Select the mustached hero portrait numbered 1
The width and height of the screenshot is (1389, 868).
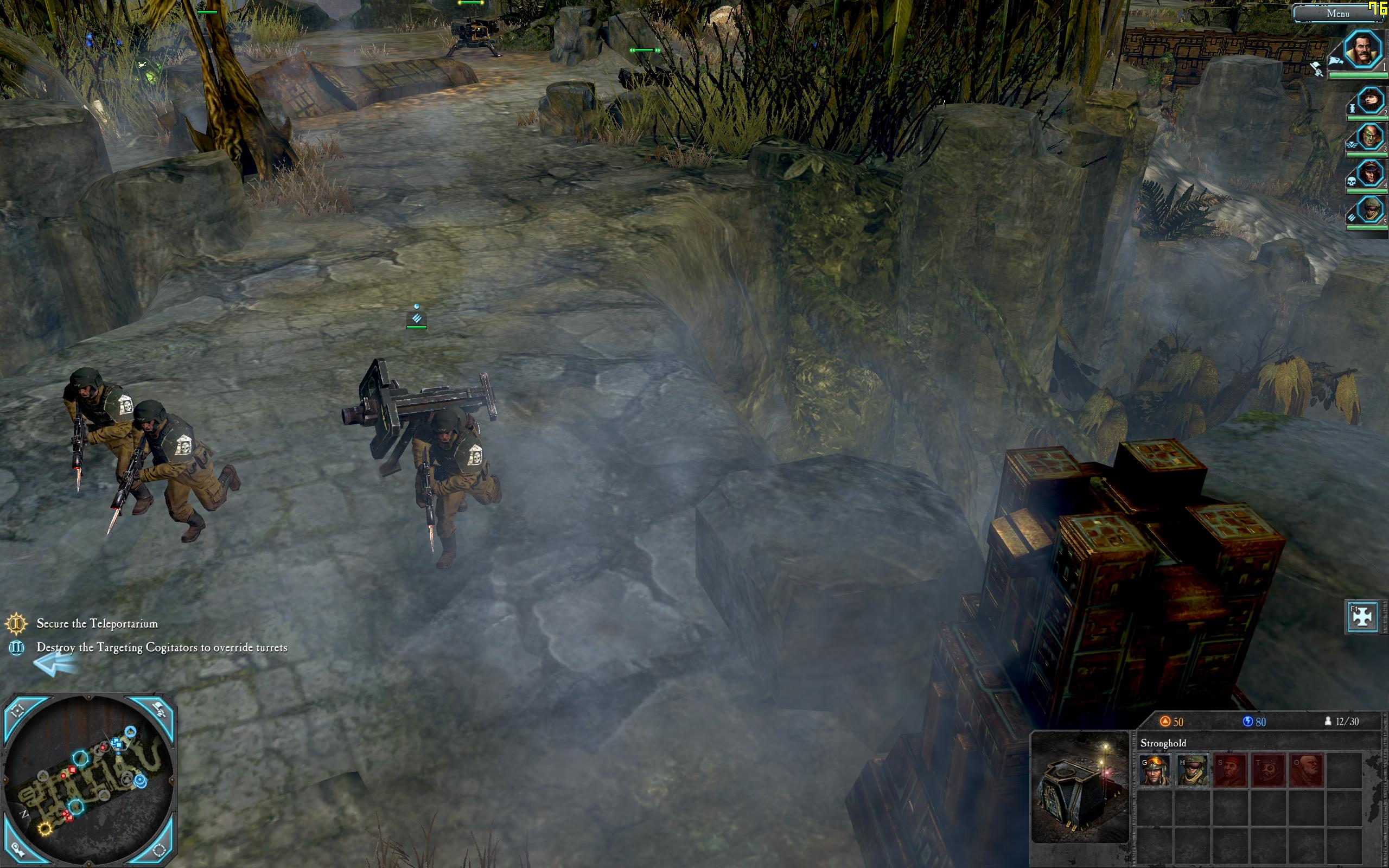1362,51
